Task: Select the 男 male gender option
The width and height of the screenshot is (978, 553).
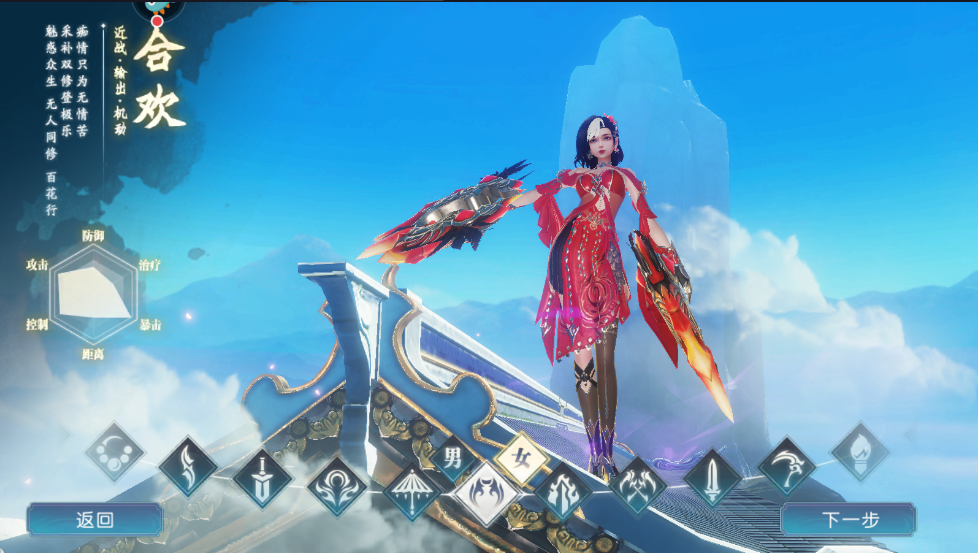Action: (x=453, y=459)
